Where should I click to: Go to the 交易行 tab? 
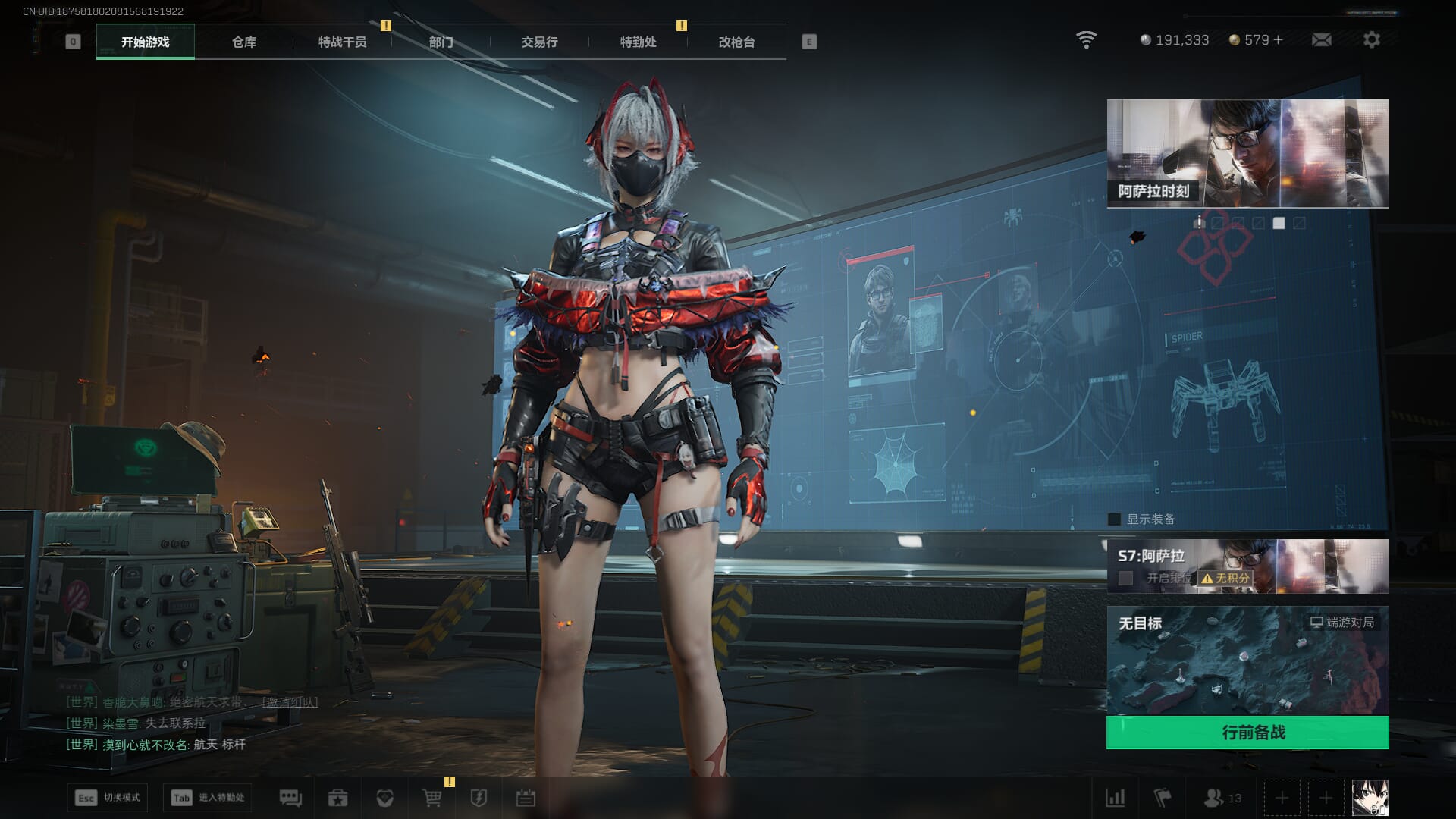(539, 42)
